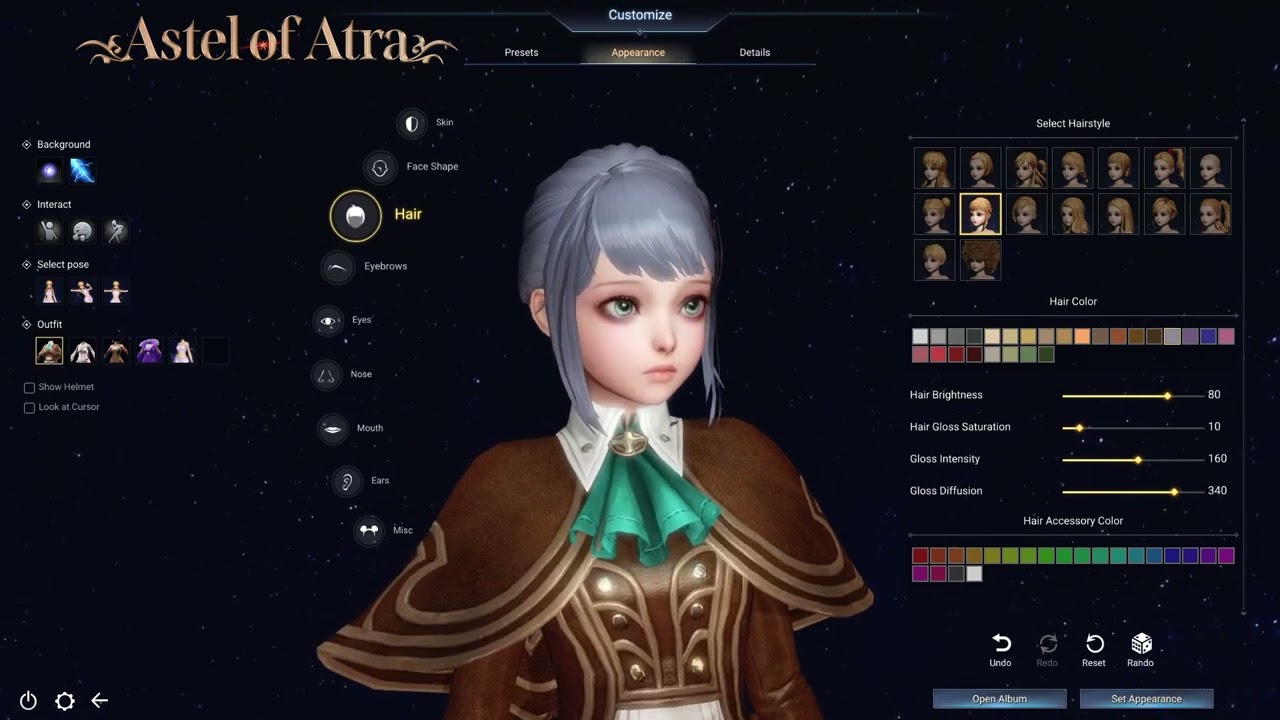Viewport: 1280px width, 720px height.
Task: Enable the Show Helmet checkbox
Action: pyautogui.click(x=29, y=387)
